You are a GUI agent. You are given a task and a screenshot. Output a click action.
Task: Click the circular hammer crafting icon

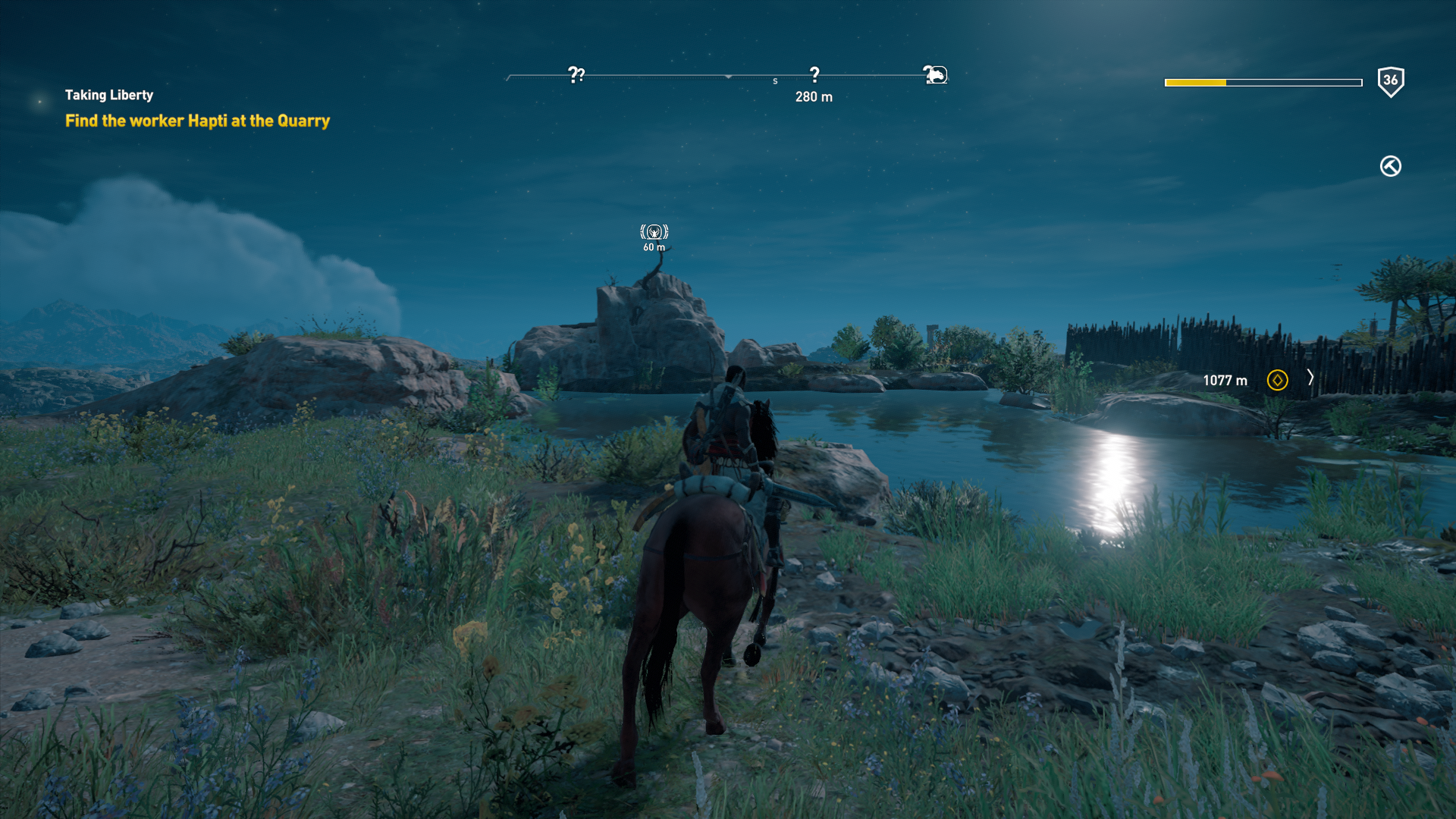(1390, 166)
